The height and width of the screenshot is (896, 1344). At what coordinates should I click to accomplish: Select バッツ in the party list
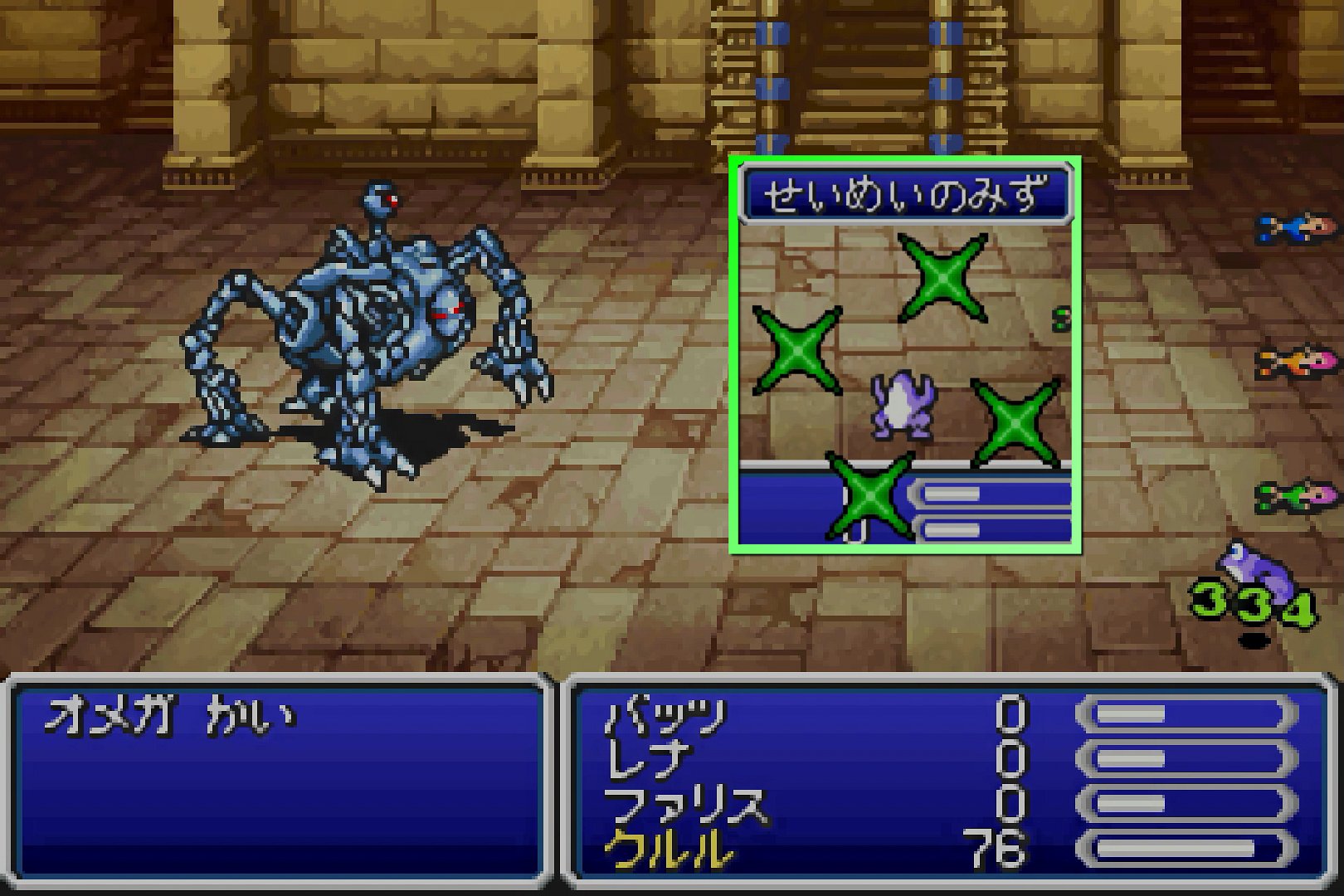coord(666,717)
